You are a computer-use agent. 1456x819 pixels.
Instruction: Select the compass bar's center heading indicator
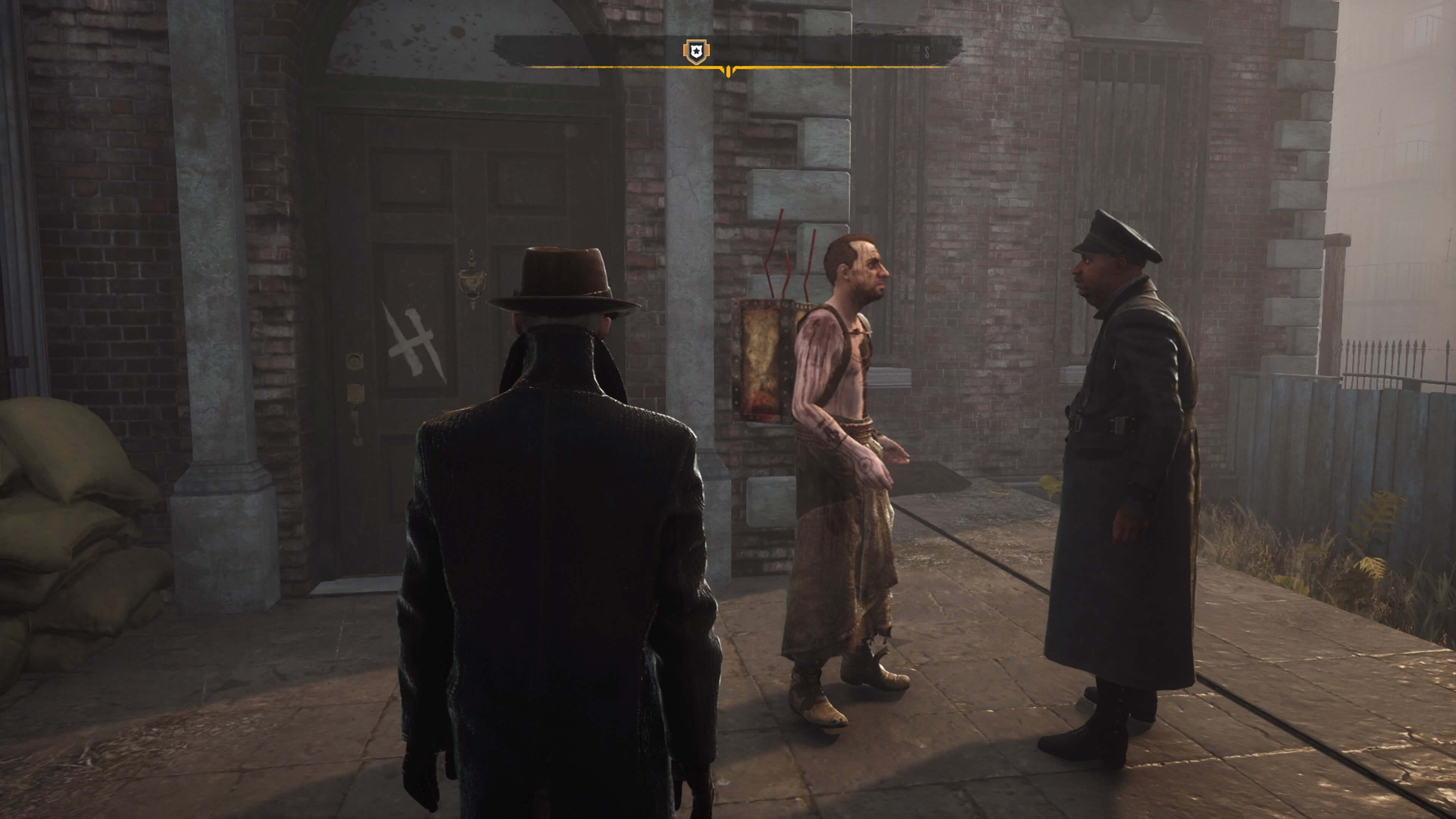tap(728, 71)
